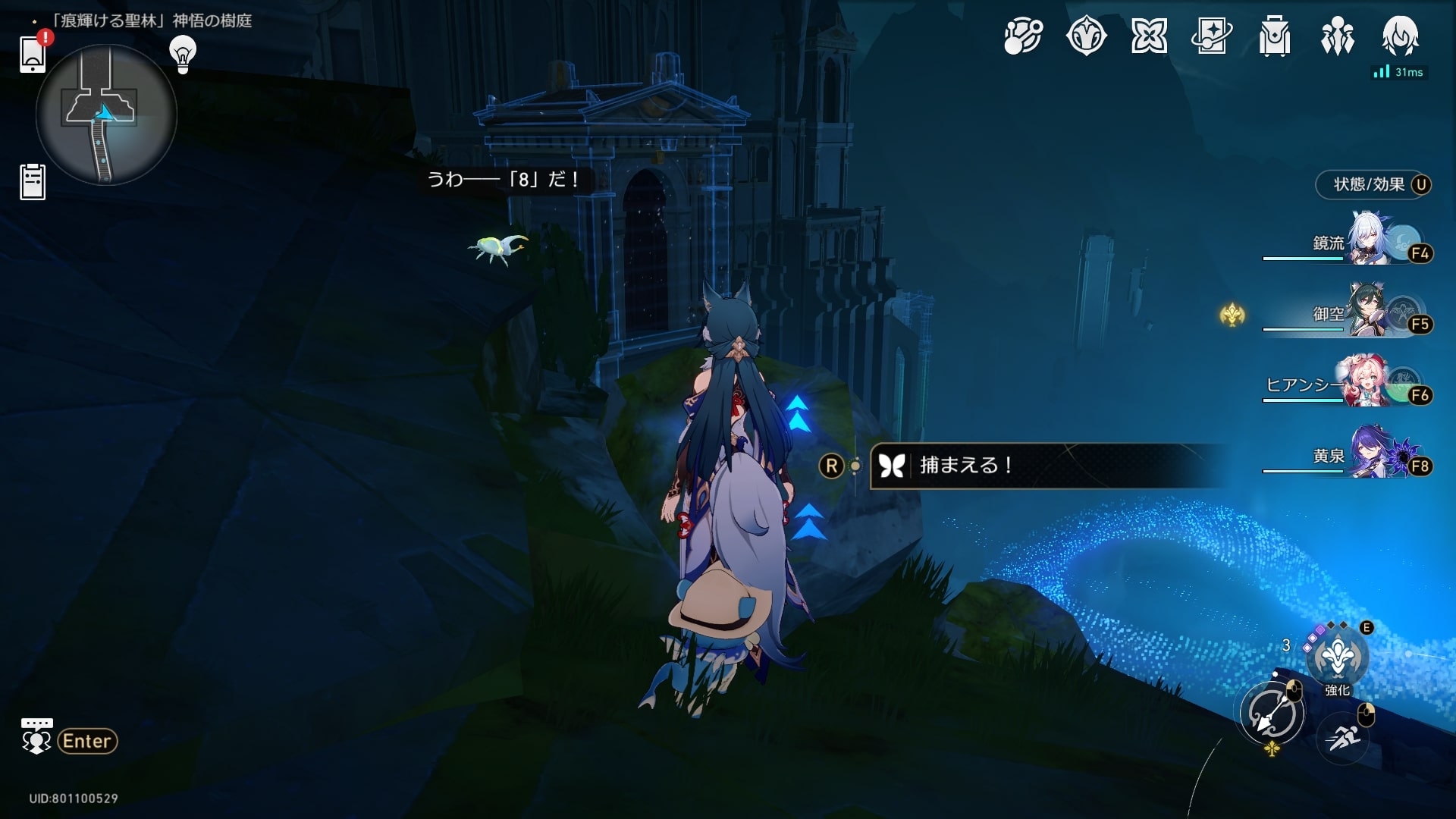Open the planet and orbit icon

click(x=1023, y=36)
